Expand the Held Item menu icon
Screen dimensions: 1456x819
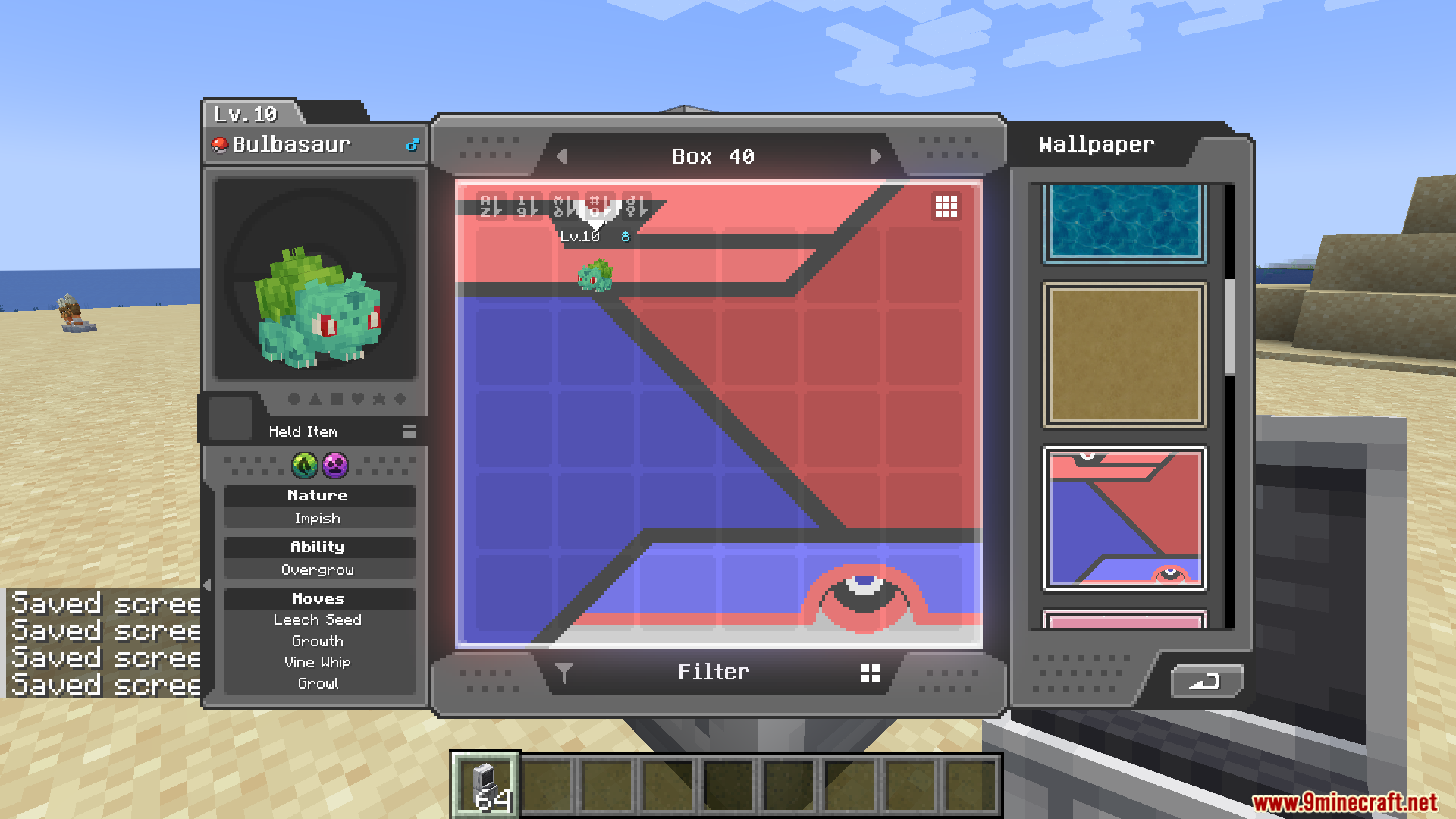tap(409, 431)
